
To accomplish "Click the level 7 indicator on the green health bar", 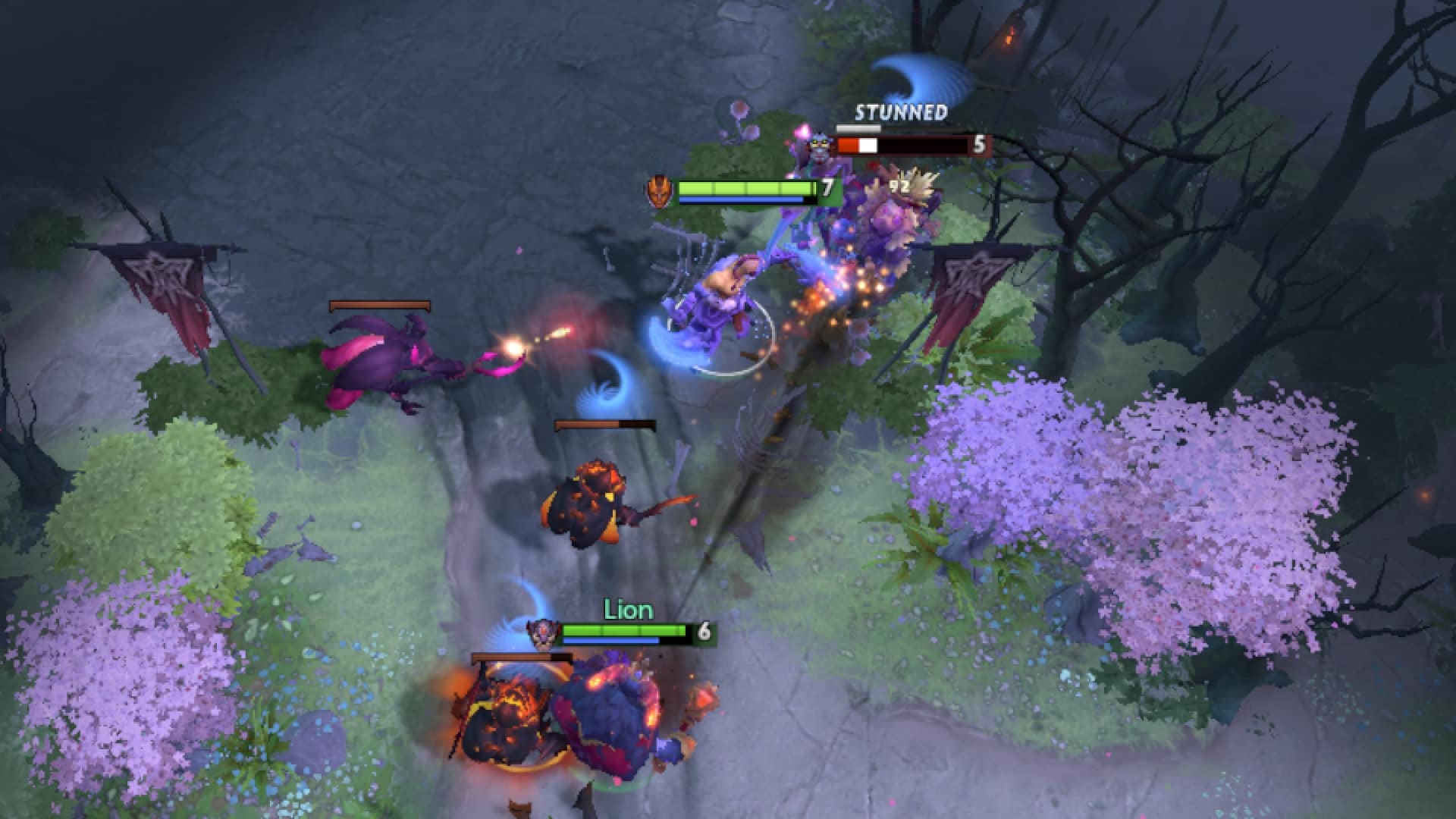I will [827, 192].
